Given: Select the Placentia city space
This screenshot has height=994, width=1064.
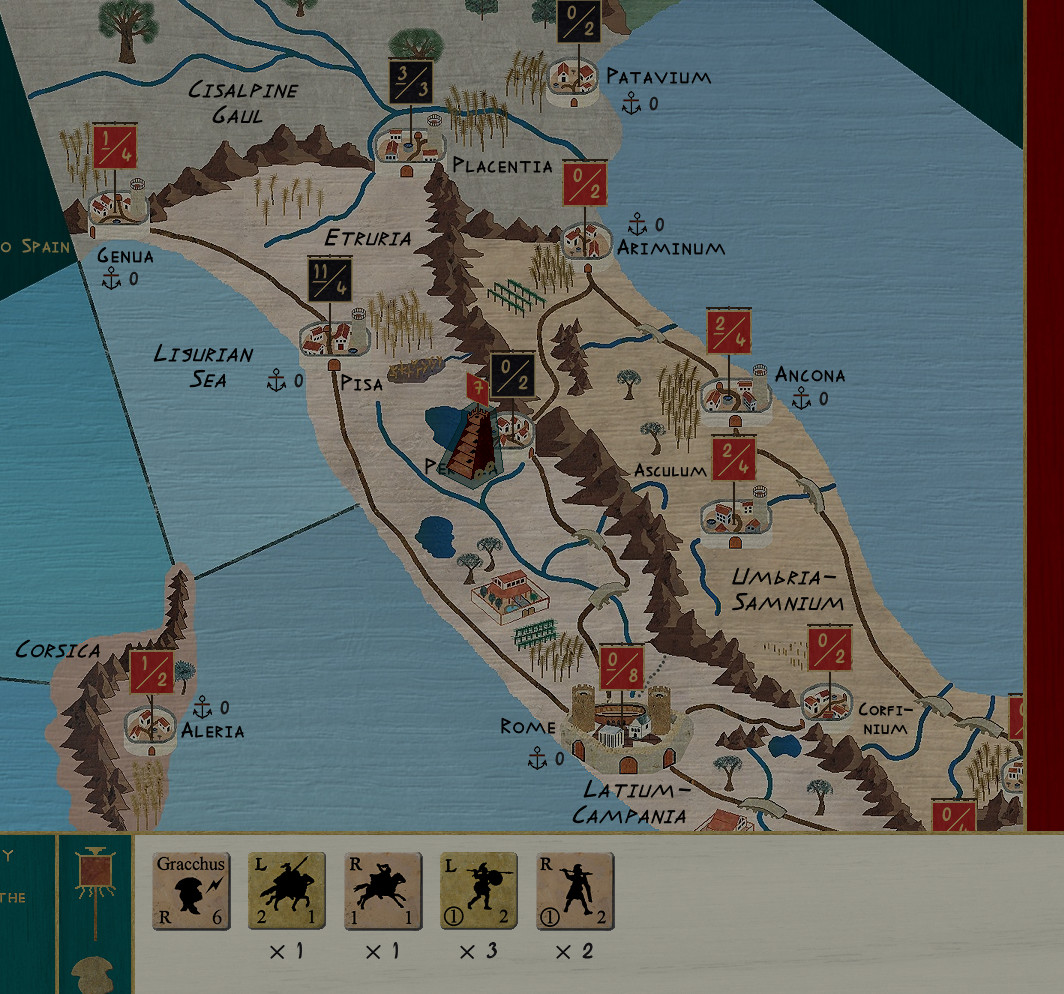Looking at the screenshot, I should pos(410,145).
